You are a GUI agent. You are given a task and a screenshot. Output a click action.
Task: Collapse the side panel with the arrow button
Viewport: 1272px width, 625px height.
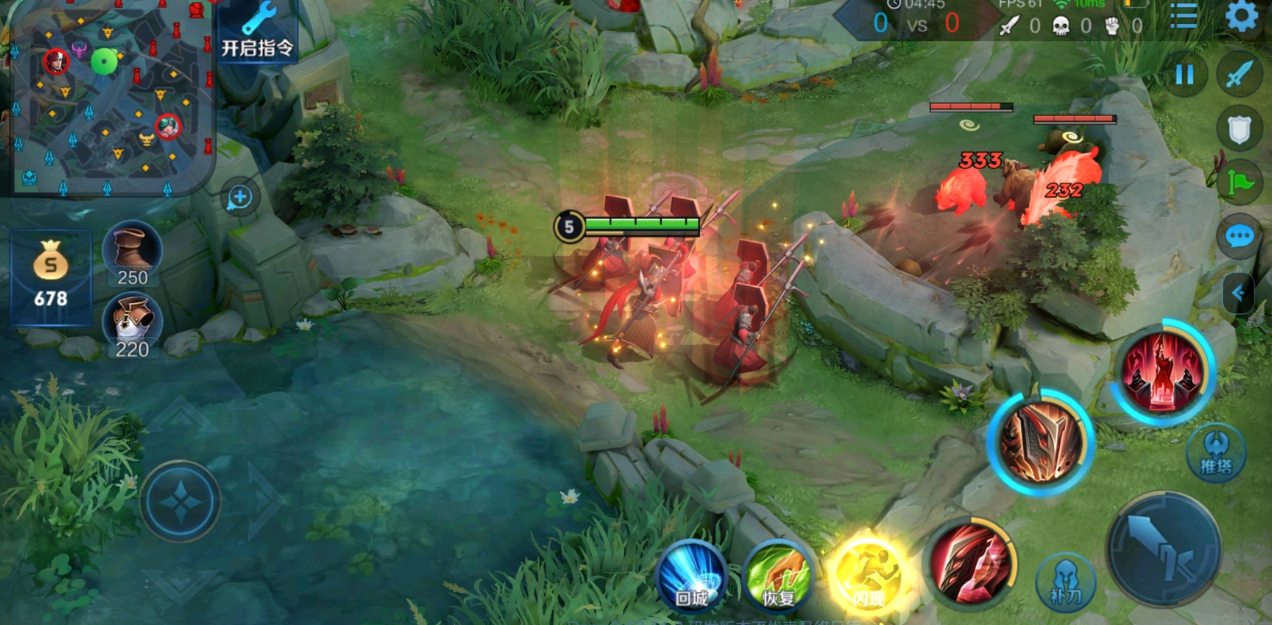[1240, 293]
